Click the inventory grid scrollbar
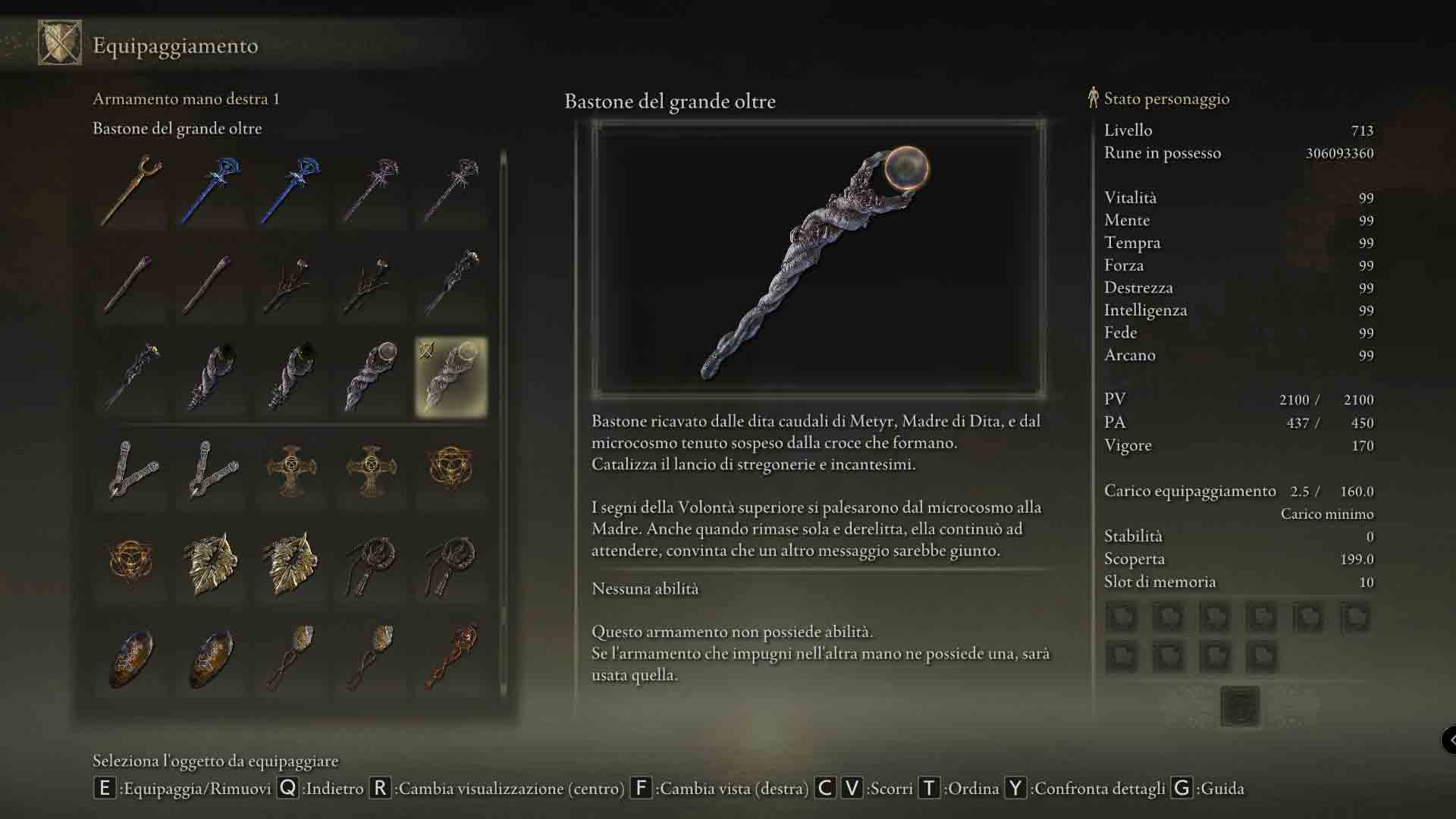1456x819 pixels. (x=503, y=425)
